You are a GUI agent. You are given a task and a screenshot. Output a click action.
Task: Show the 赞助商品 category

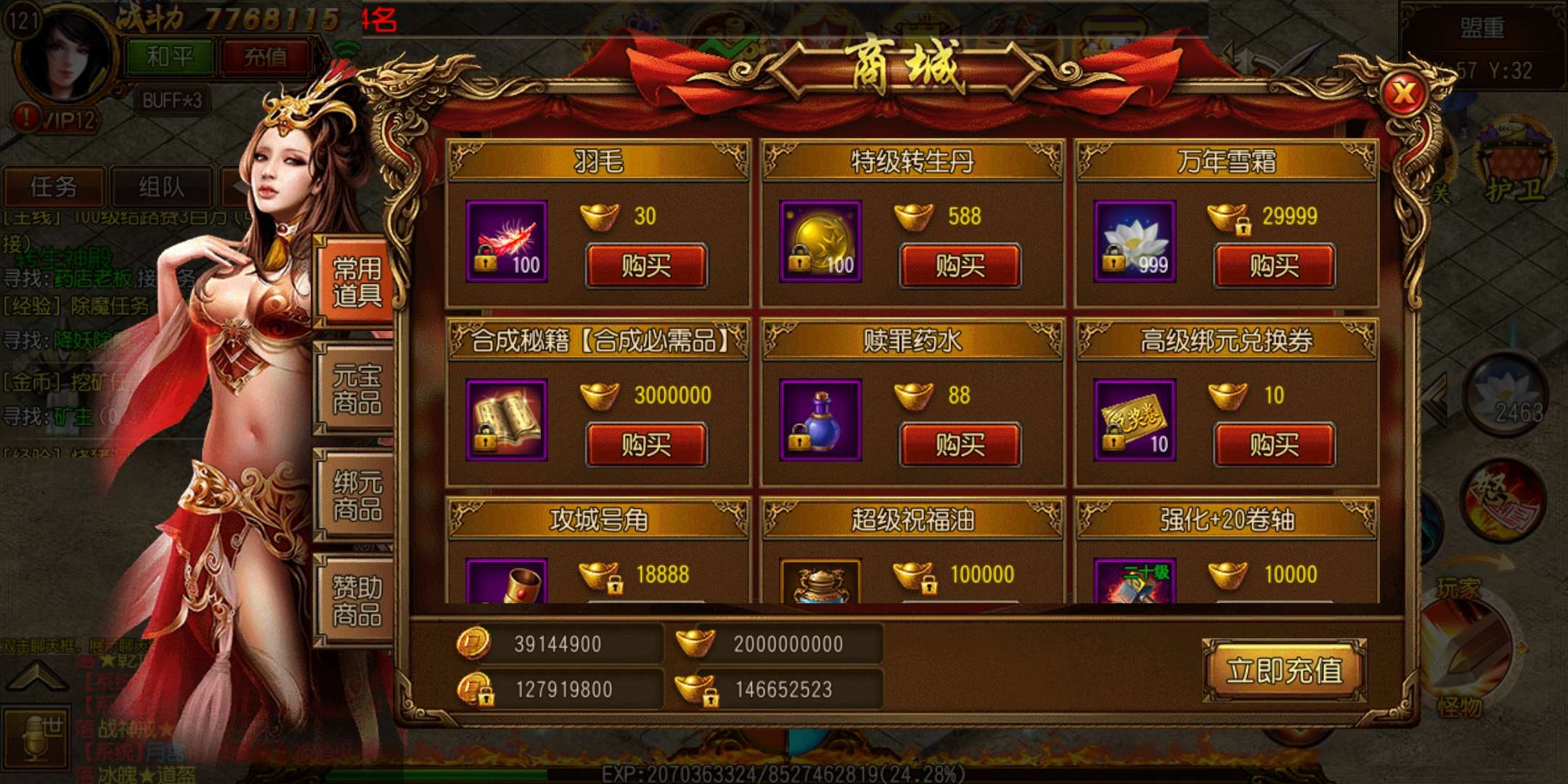click(x=356, y=601)
